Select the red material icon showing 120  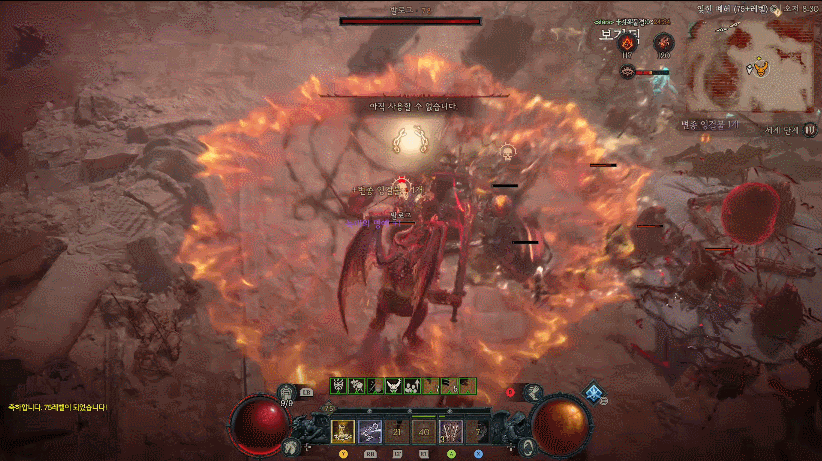point(664,43)
